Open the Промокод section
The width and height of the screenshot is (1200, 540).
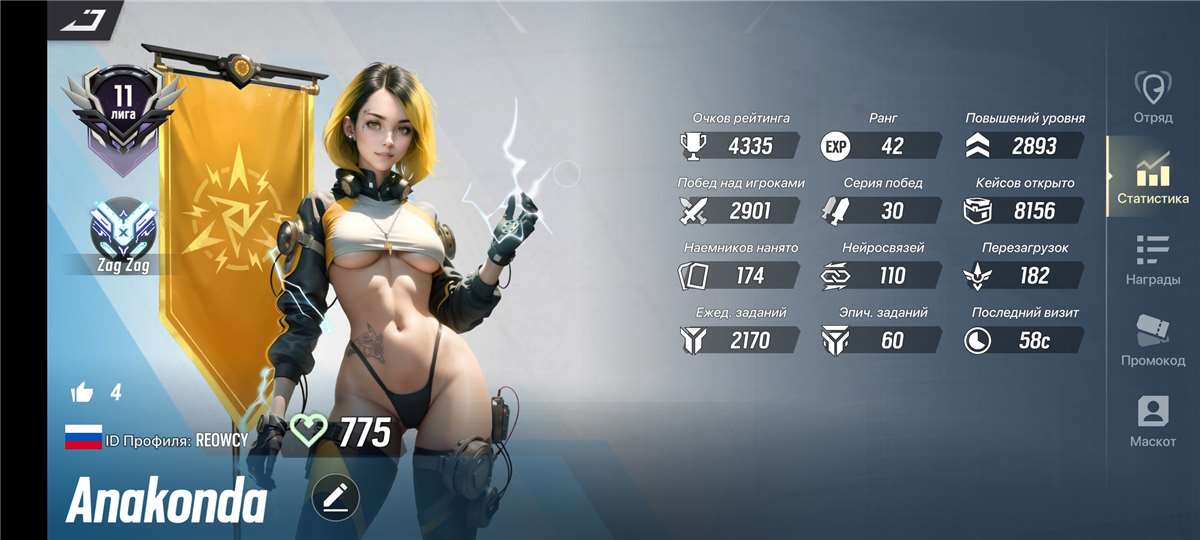[1152, 341]
